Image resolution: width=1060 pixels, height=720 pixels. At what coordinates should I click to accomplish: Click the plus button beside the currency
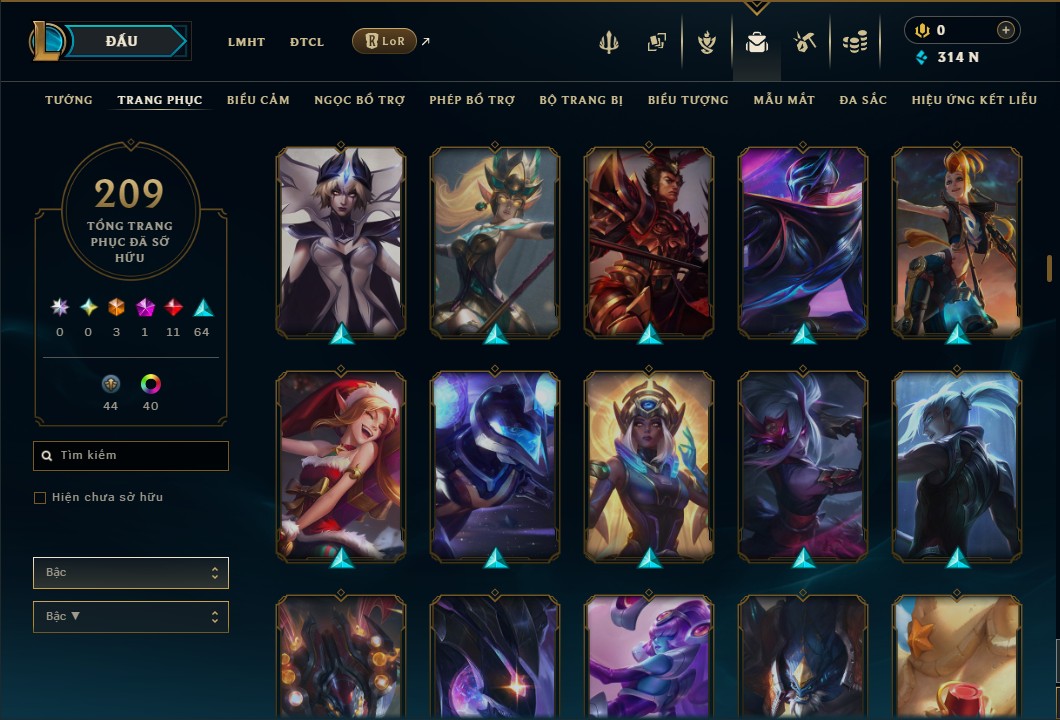pos(1005,30)
